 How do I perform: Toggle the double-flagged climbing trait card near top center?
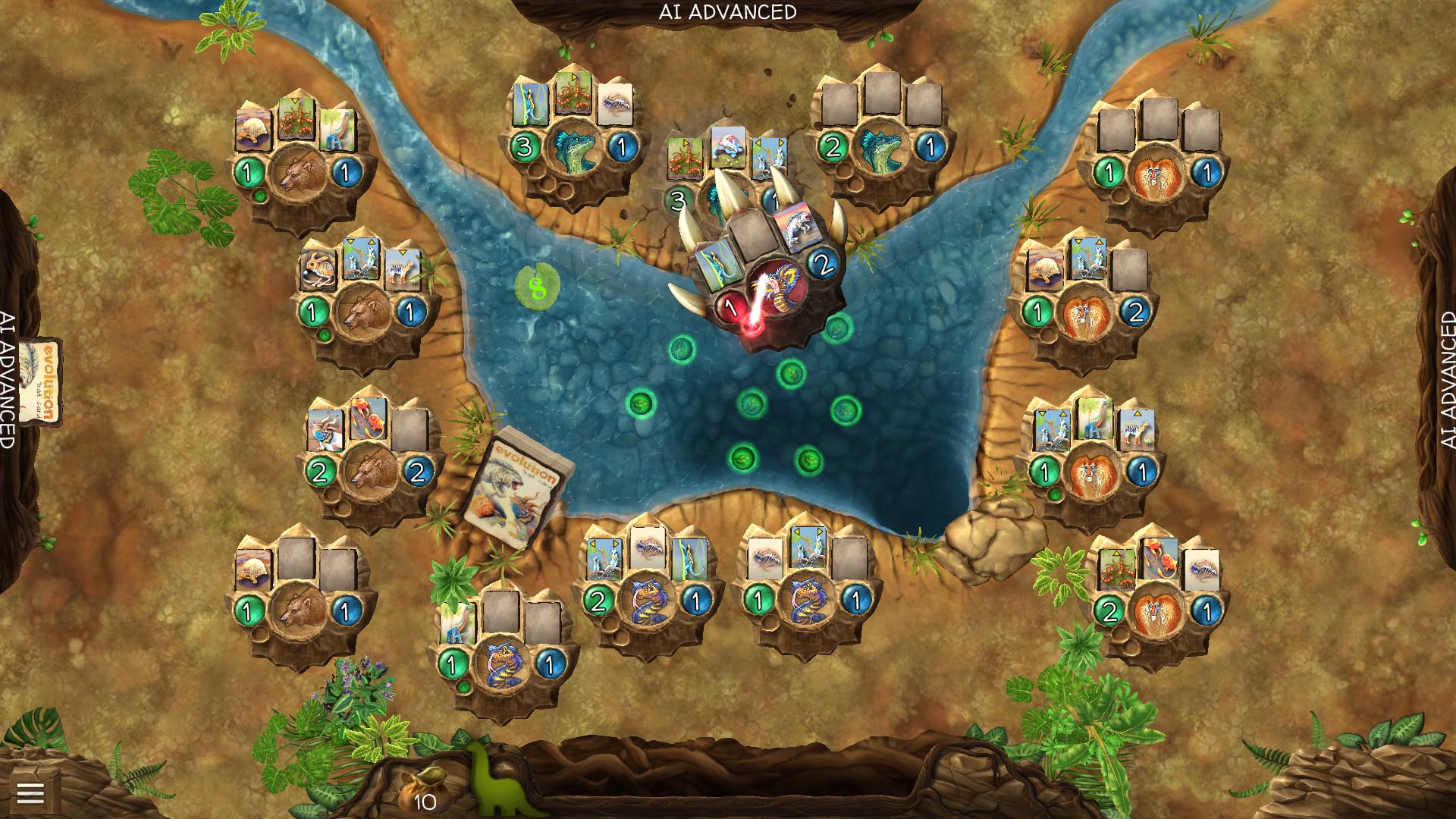click(x=768, y=156)
